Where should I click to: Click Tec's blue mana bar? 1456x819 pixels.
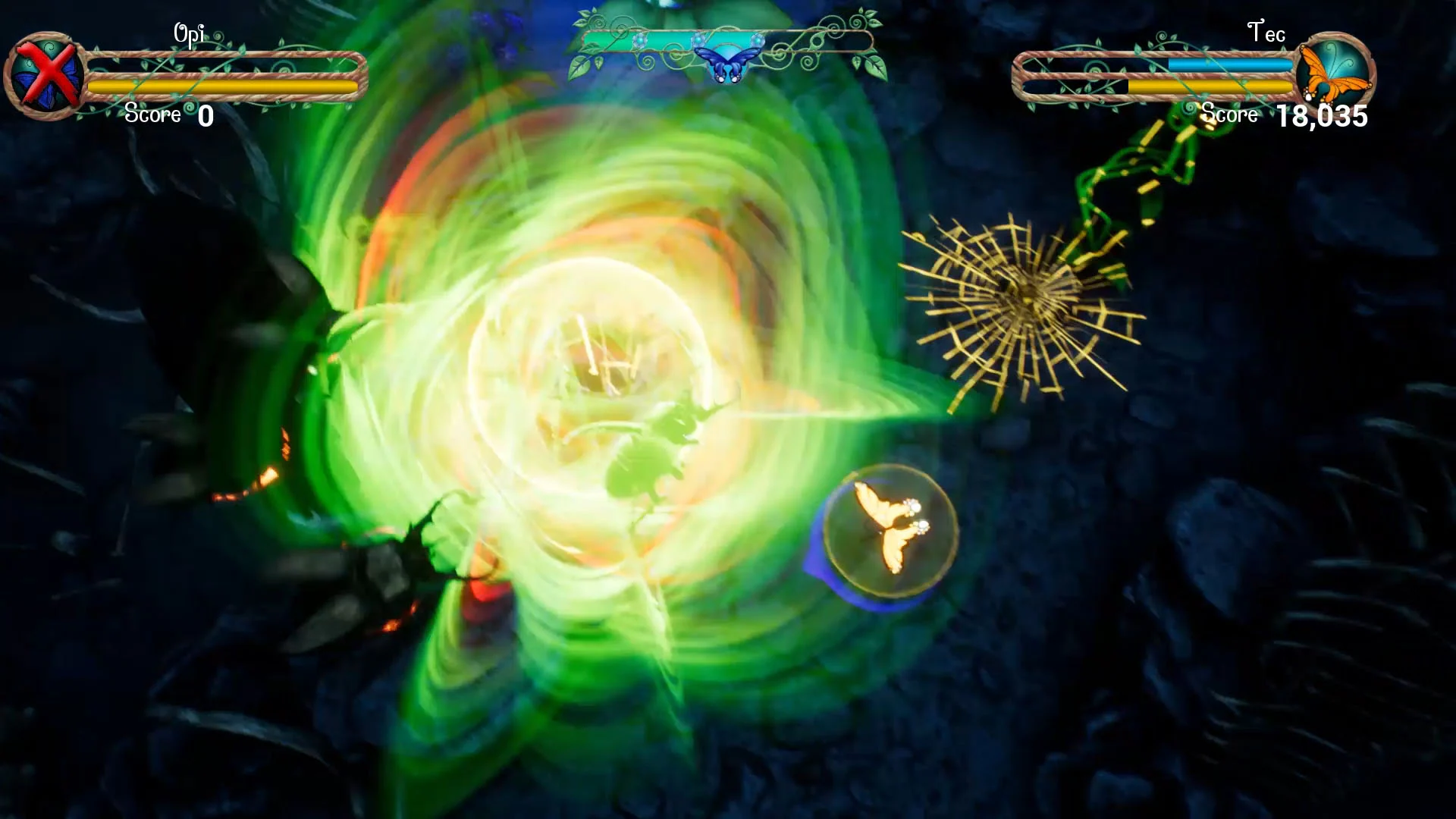(x=1228, y=66)
